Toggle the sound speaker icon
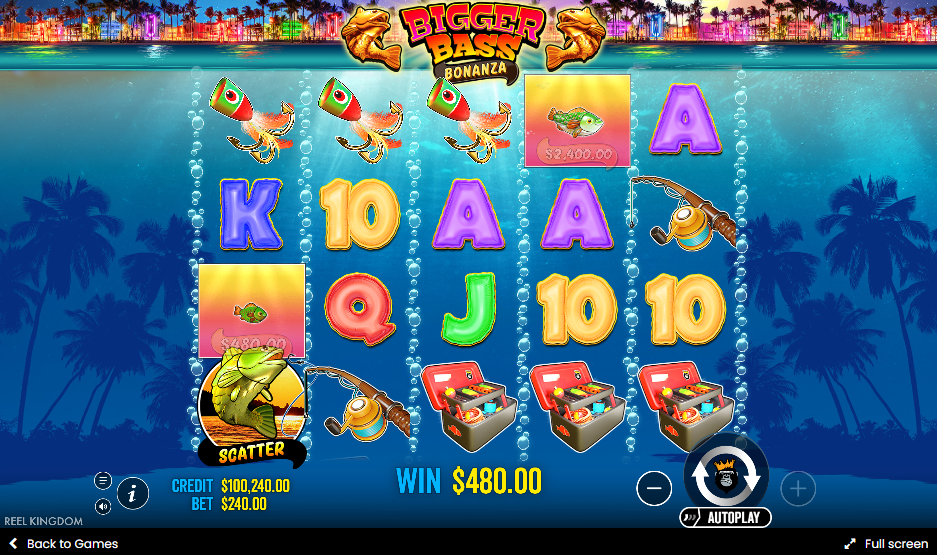 [103, 507]
